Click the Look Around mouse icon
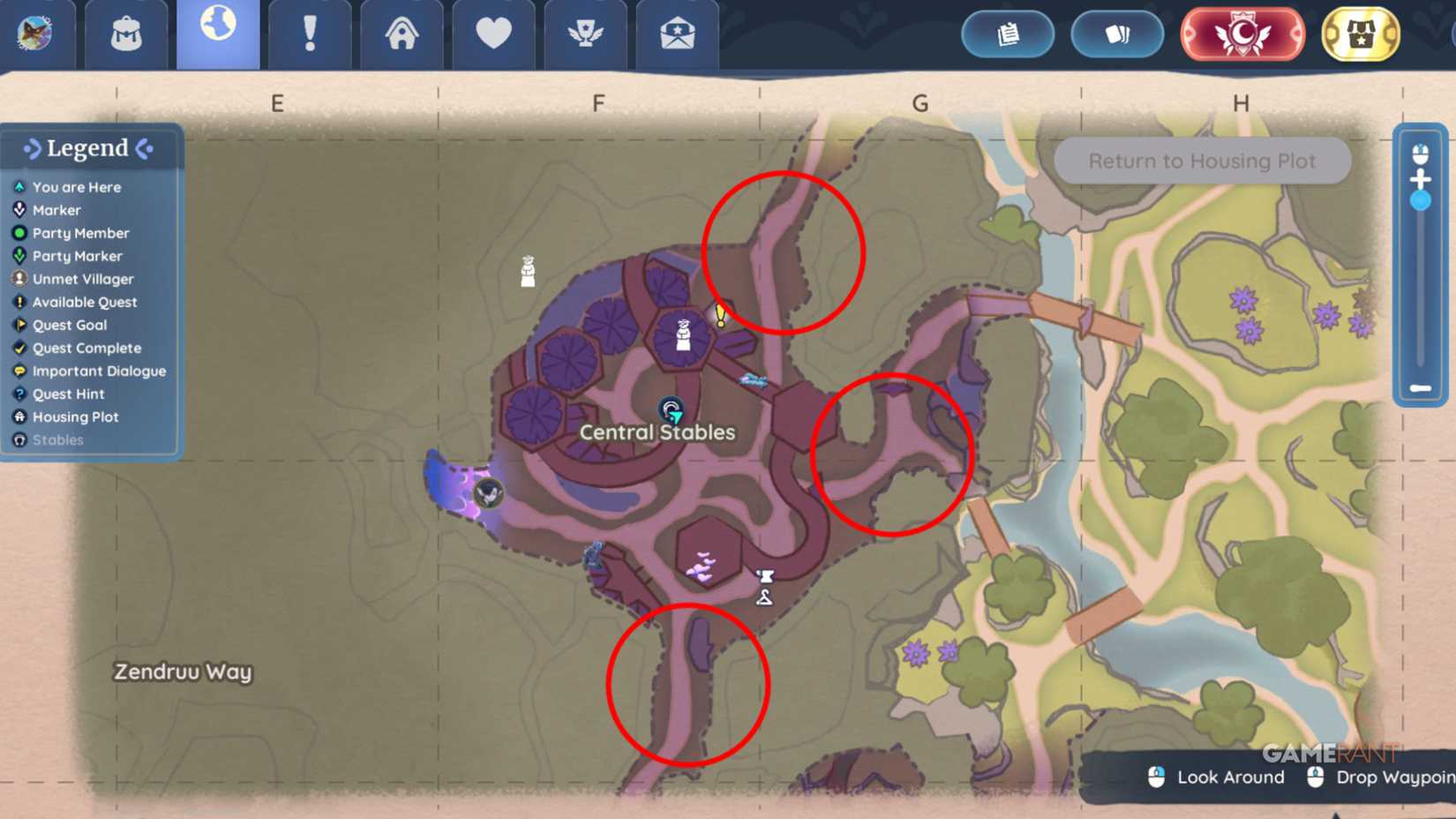1456x819 pixels. click(1156, 778)
